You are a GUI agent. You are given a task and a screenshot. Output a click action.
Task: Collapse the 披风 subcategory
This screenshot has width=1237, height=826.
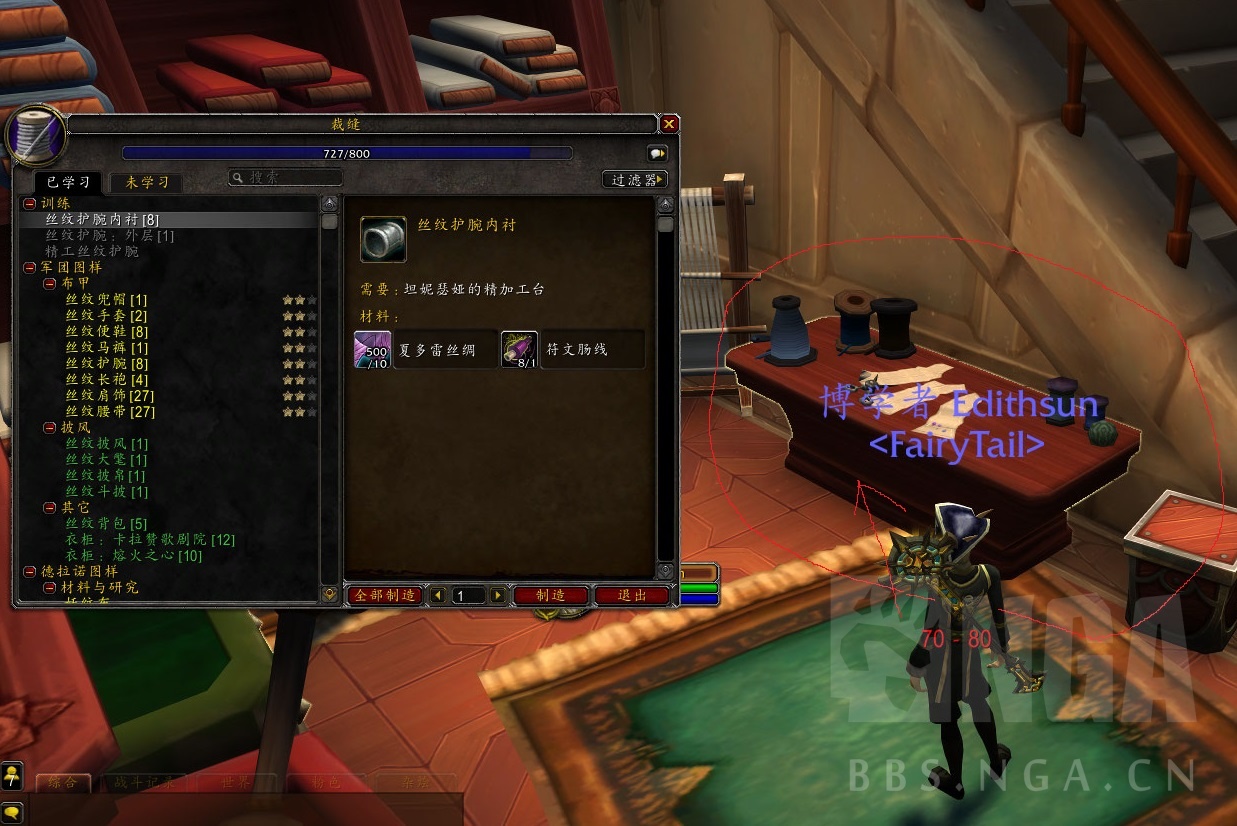tap(50, 427)
